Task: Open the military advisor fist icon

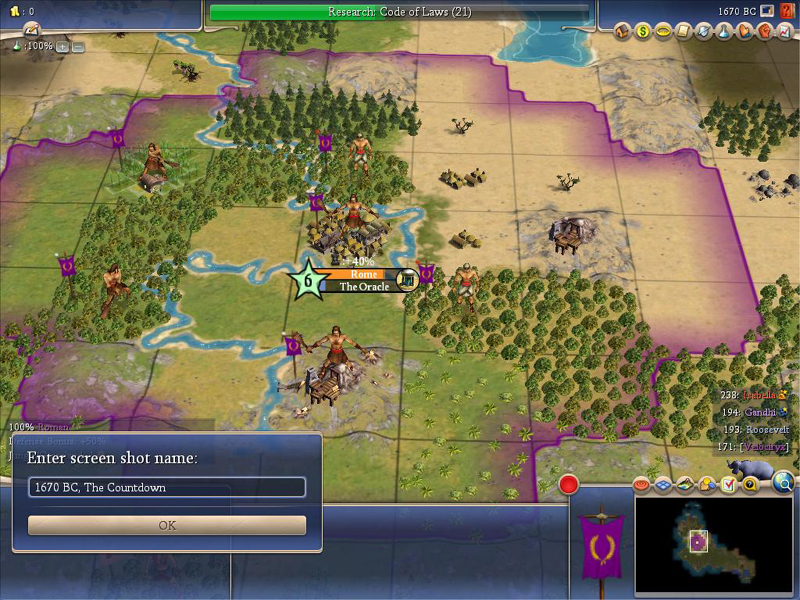Action: [764, 31]
